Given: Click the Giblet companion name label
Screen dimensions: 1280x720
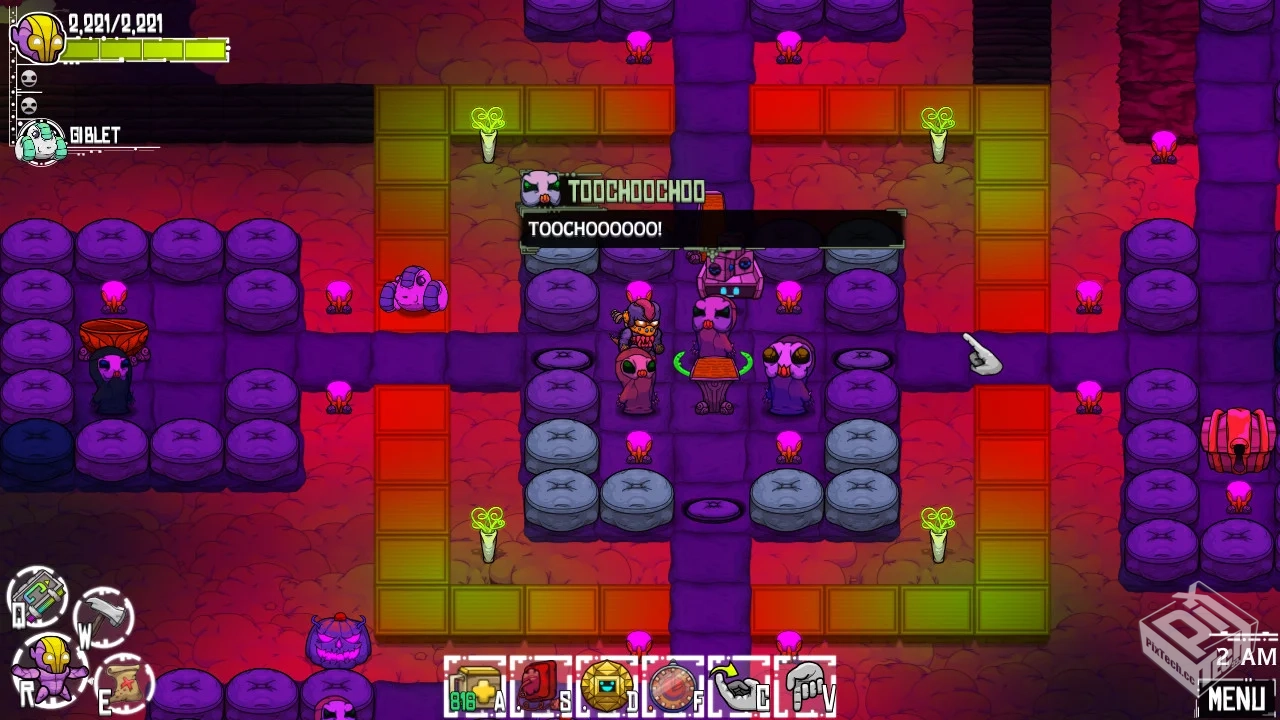Looking at the screenshot, I should coord(95,133).
